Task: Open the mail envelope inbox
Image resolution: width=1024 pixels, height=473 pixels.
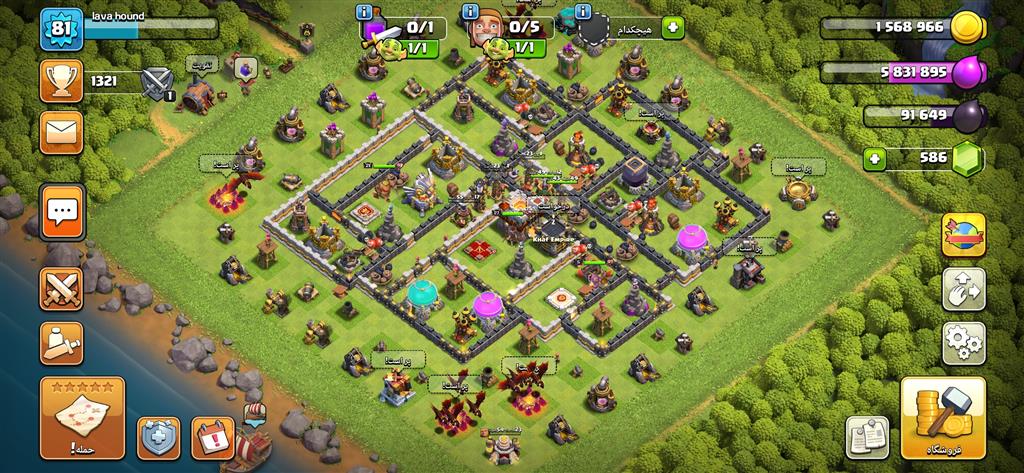Action: coord(61,132)
